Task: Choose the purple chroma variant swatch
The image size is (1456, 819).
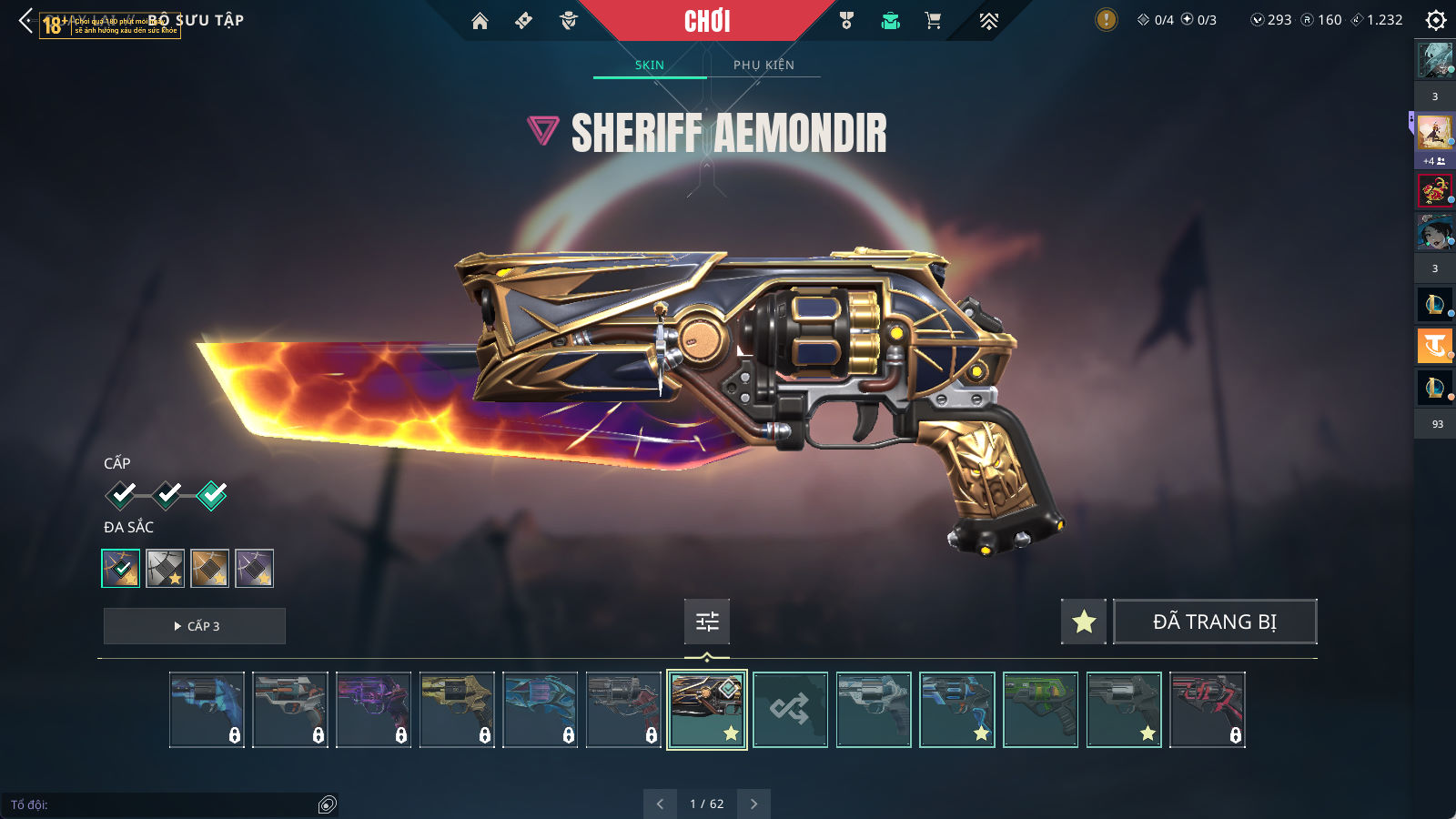Action: [254, 569]
